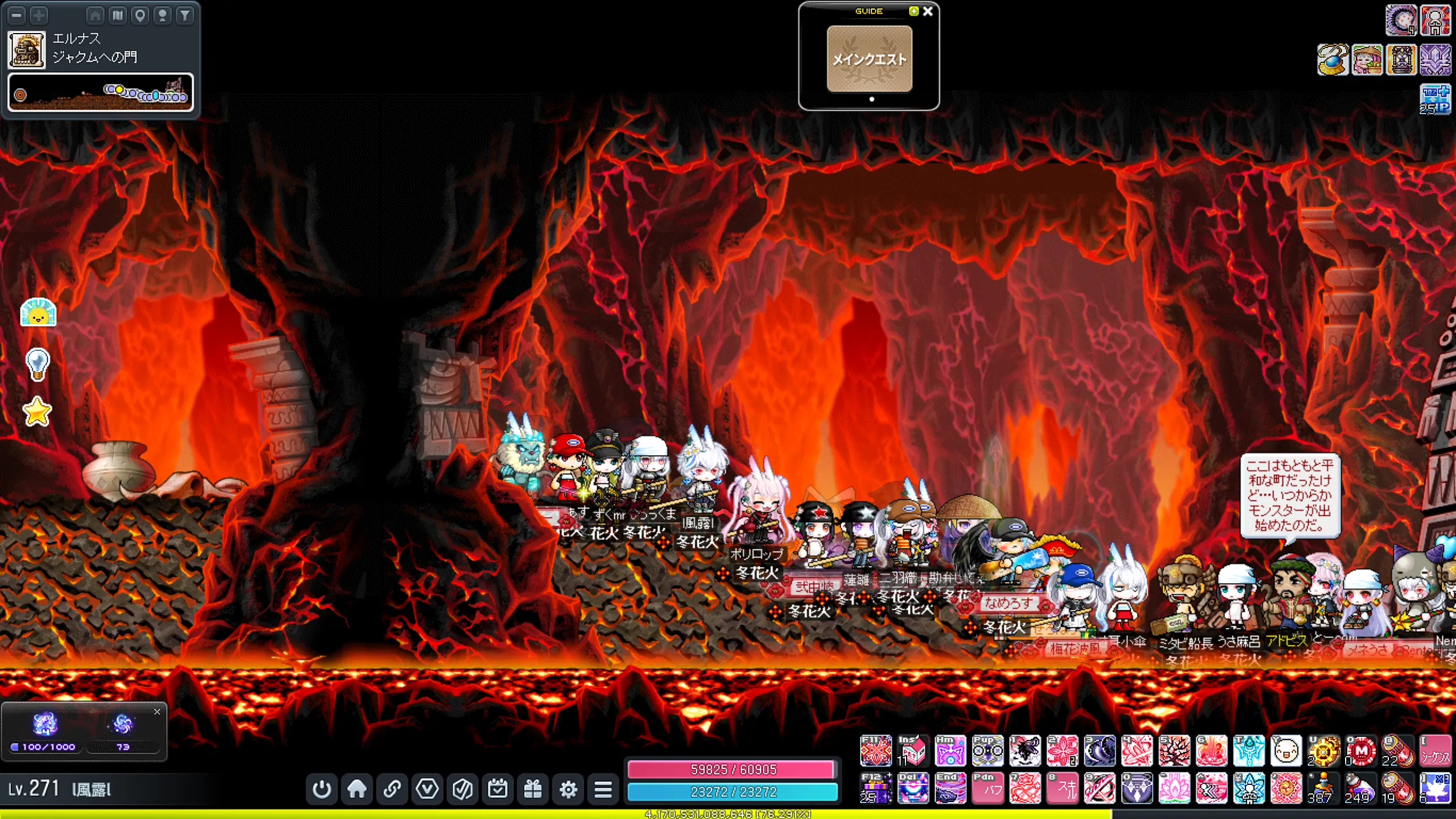Select the シーケンス hotbar slot

click(x=1435, y=751)
